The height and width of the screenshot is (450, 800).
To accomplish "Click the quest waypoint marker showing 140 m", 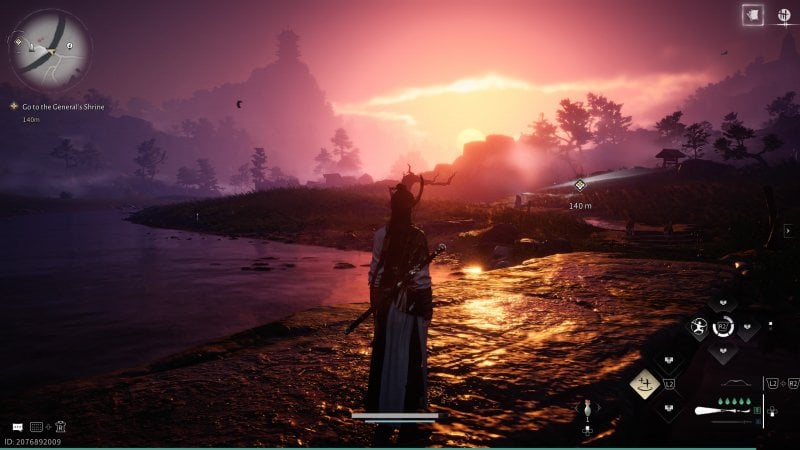I will click(579, 185).
